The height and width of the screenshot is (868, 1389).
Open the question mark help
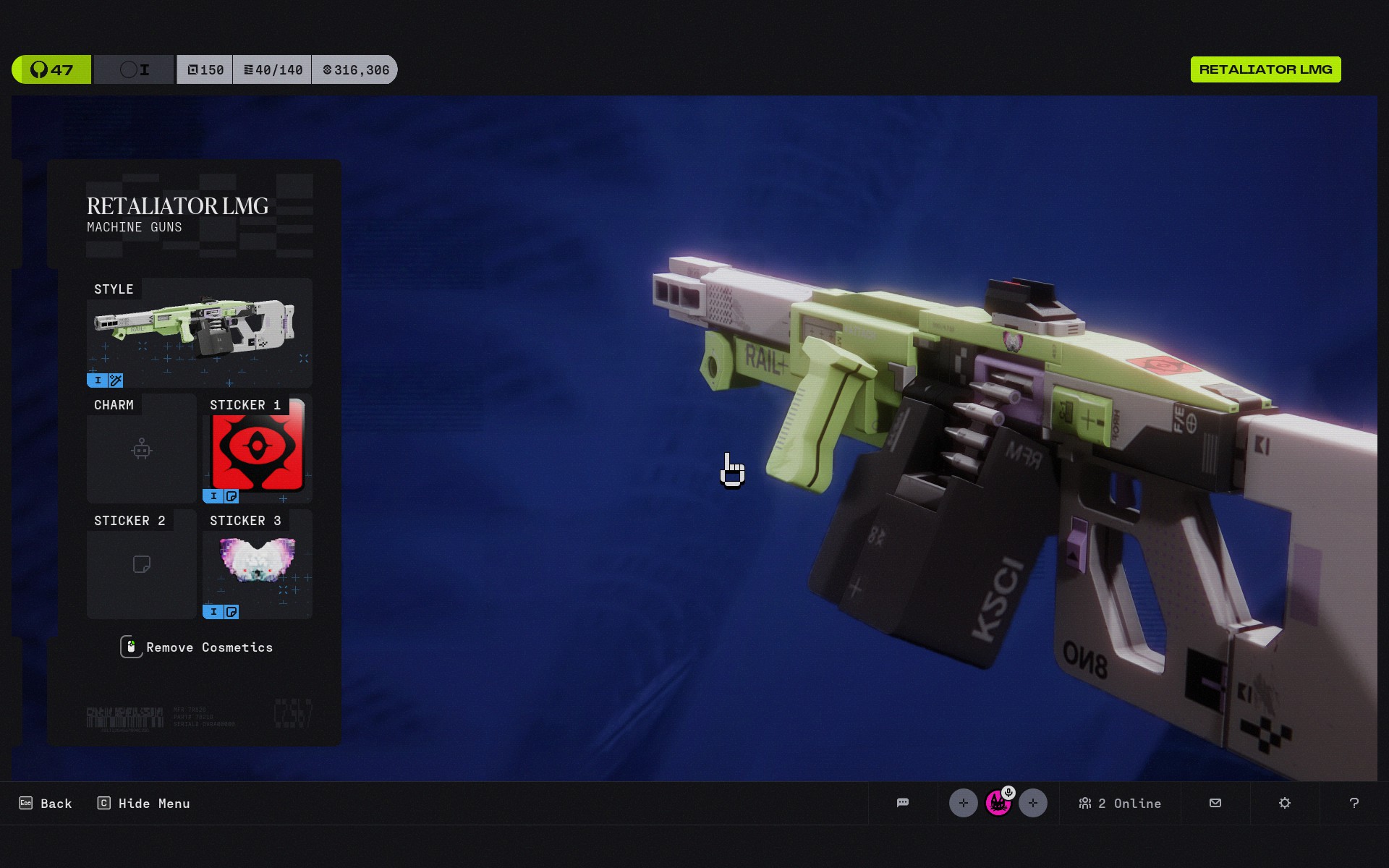1354,803
